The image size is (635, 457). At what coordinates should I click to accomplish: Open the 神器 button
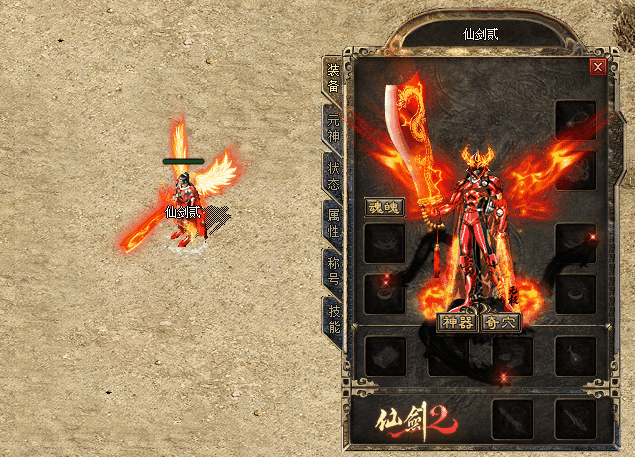457,322
